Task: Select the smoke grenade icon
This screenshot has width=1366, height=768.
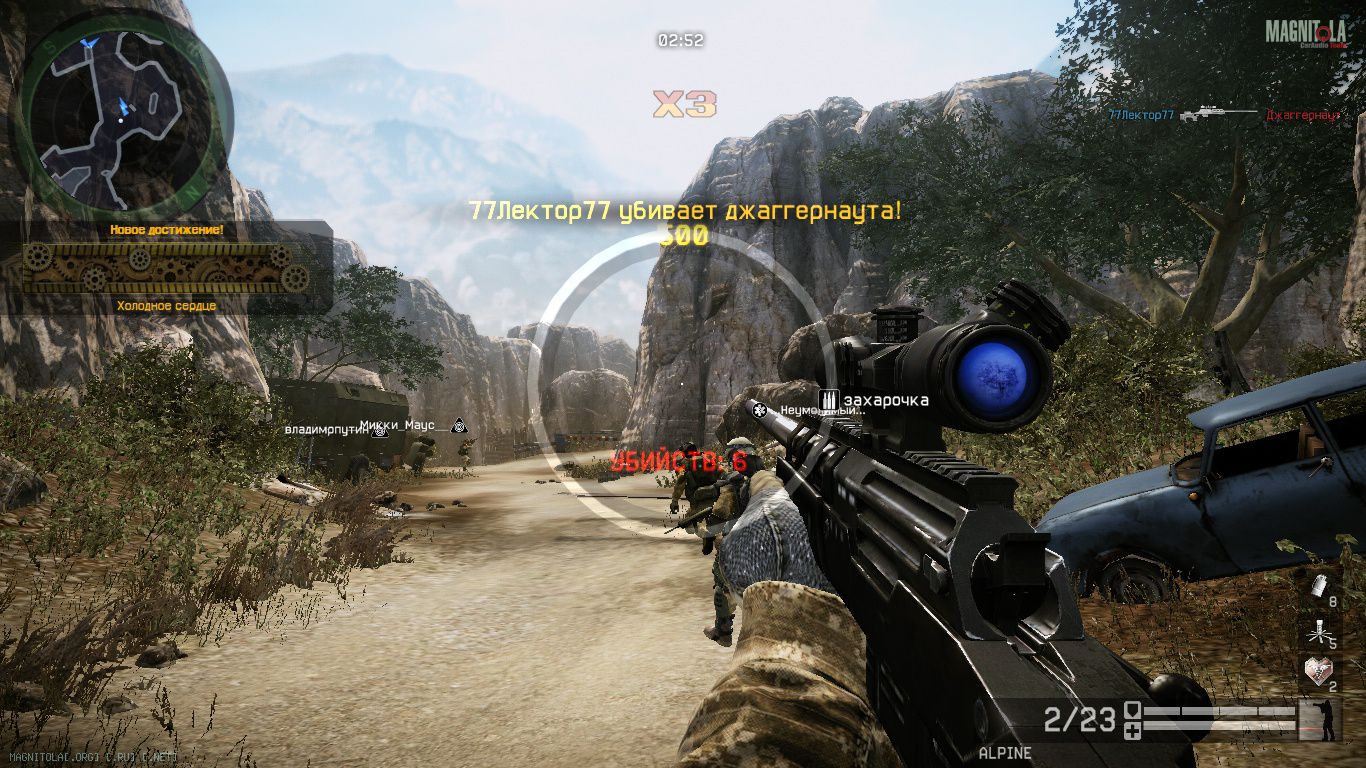Action: pyautogui.click(x=1318, y=588)
